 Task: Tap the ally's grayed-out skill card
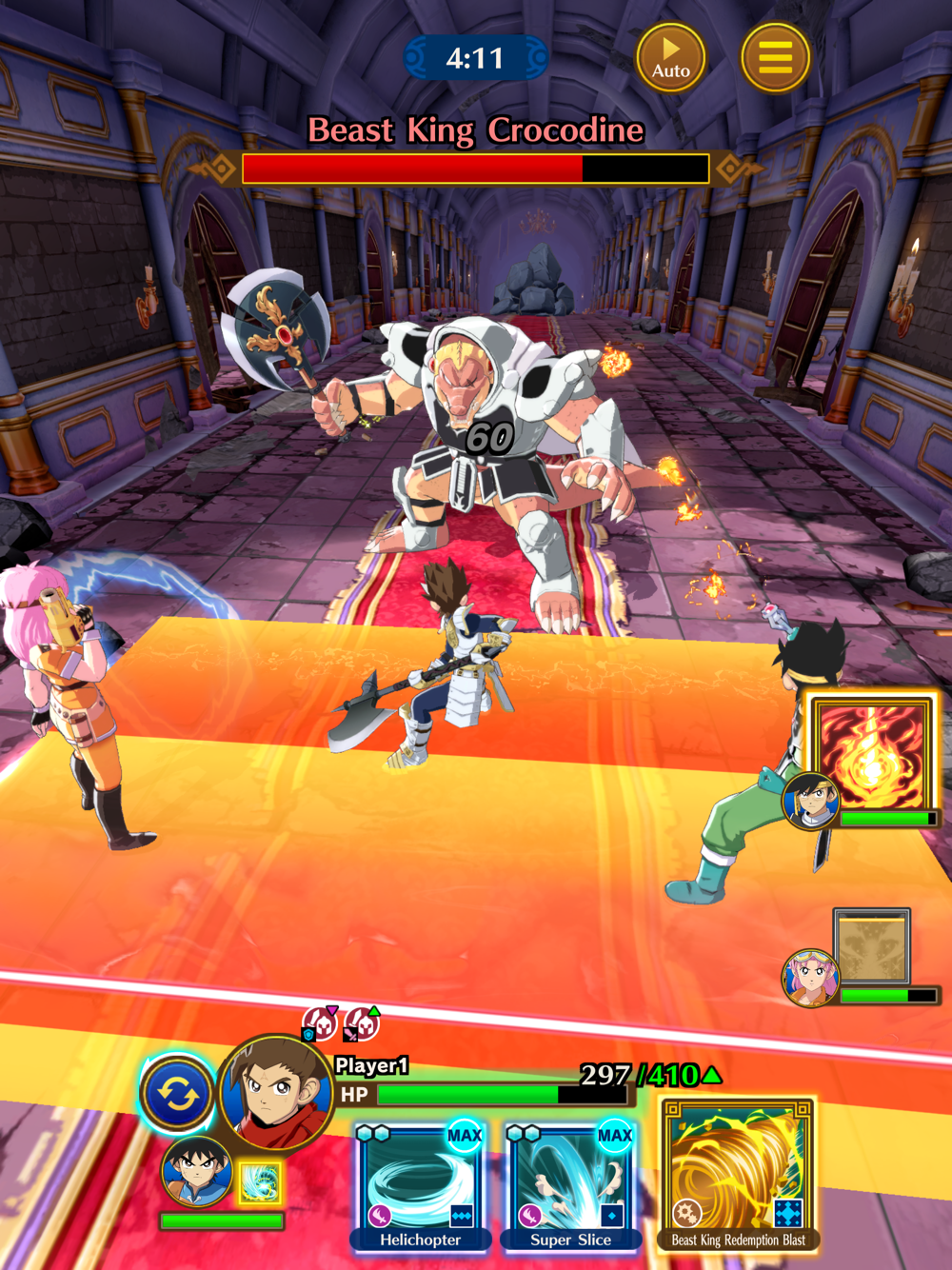(872, 947)
